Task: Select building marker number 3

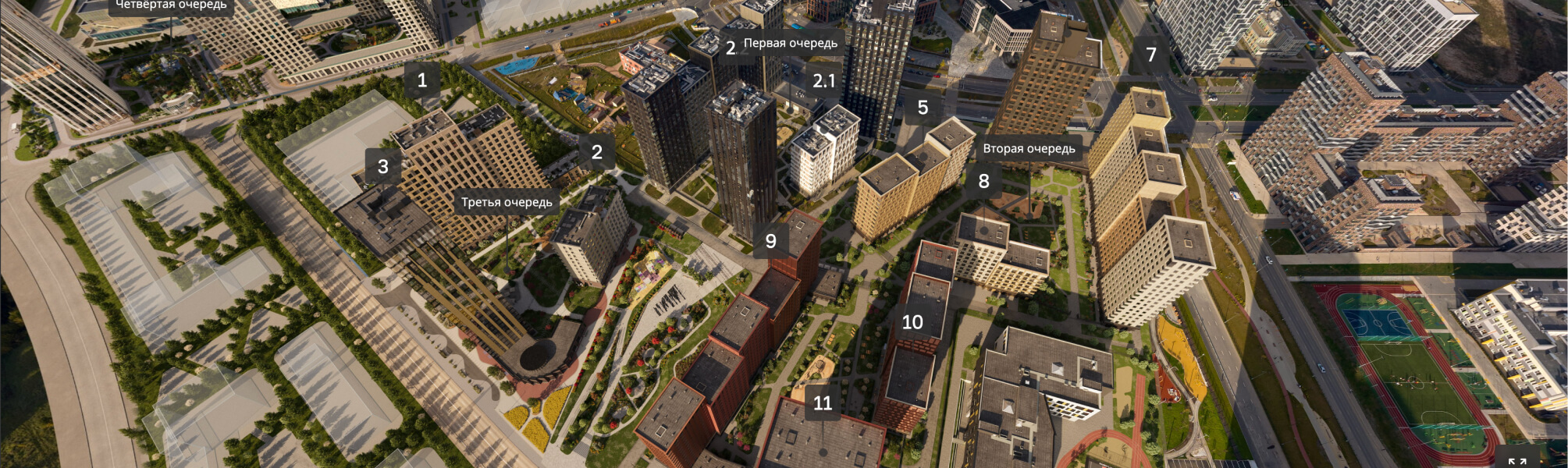Action: click(383, 167)
